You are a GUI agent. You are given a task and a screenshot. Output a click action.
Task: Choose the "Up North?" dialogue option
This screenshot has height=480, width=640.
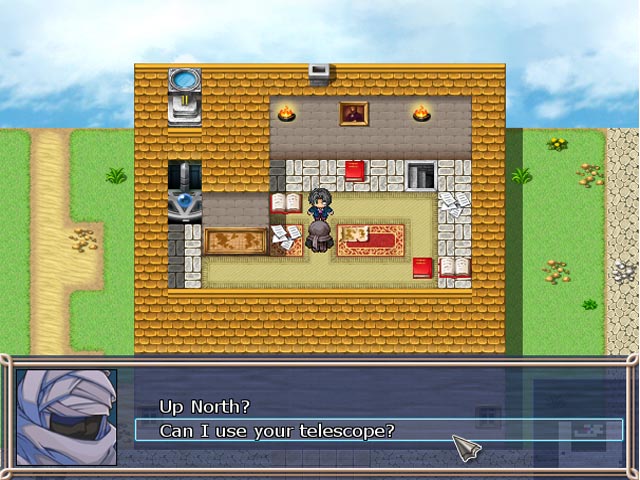205,407
